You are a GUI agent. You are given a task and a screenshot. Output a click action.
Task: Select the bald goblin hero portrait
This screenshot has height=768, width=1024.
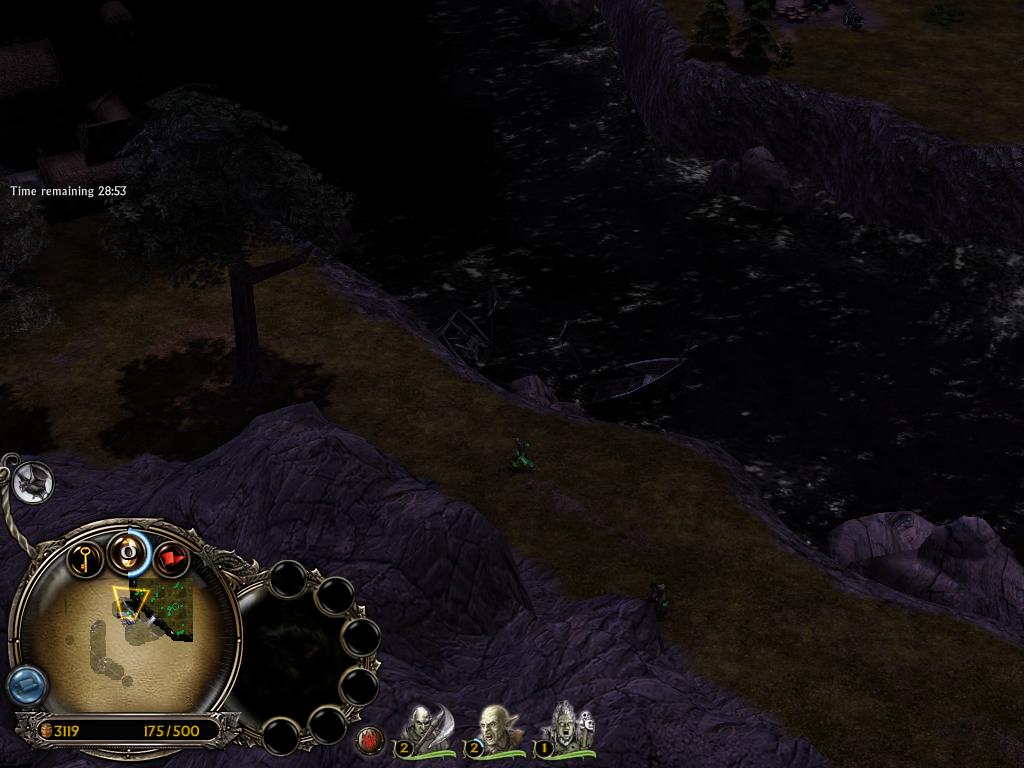coord(492,727)
